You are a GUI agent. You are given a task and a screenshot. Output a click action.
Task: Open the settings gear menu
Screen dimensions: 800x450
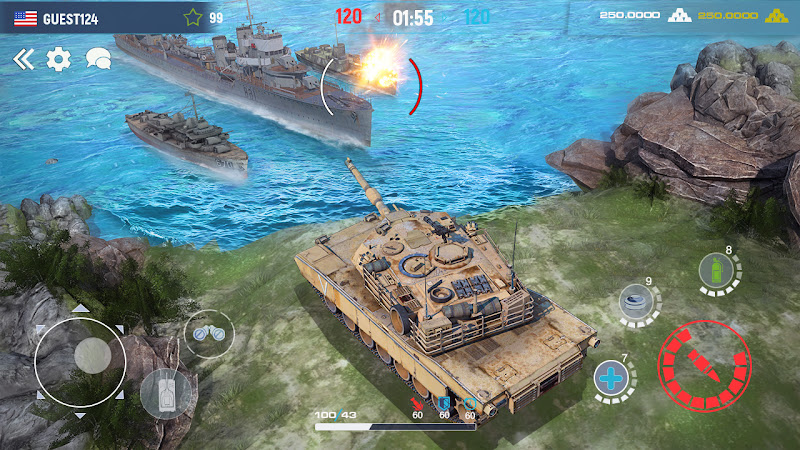pyautogui.click(x=59, y=60)
